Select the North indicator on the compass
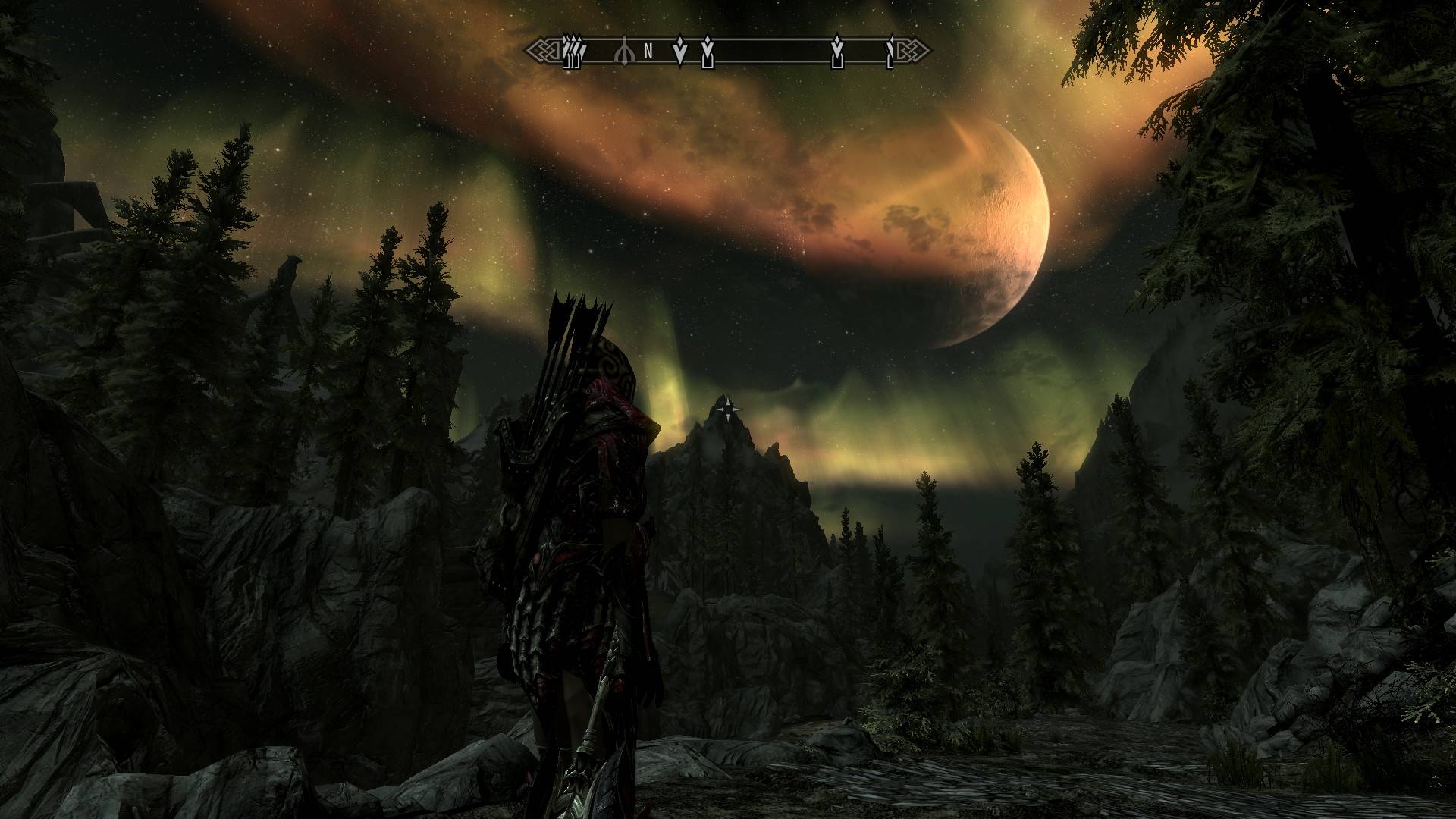1456x819 pixels. [648, 52]
